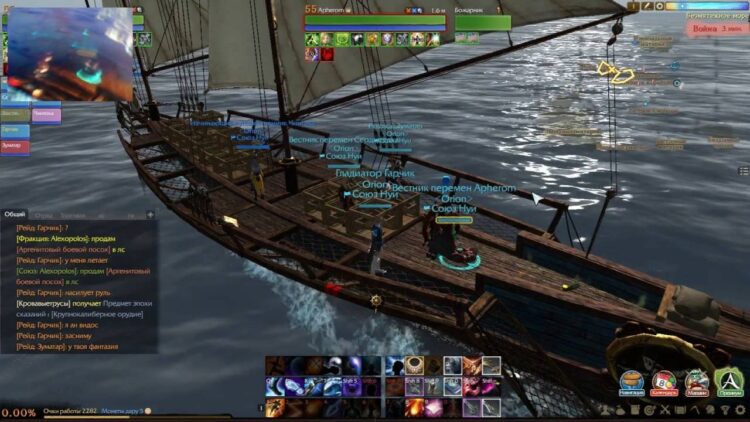
Task: Select raid member Зумтар's frame
Action: click(15, 146)
